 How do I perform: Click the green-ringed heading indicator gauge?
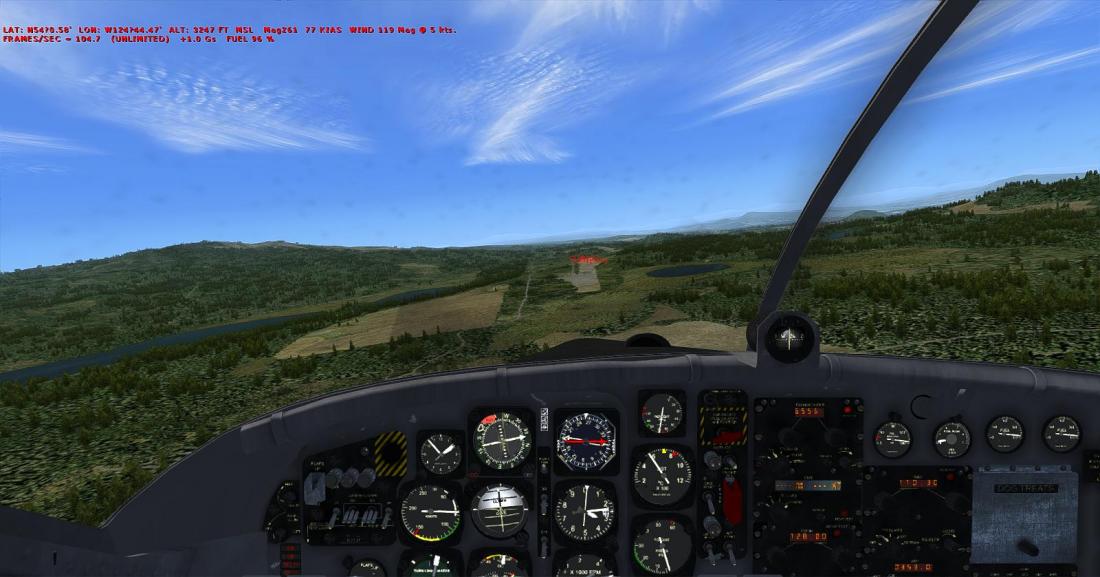[x=501, y=440]
